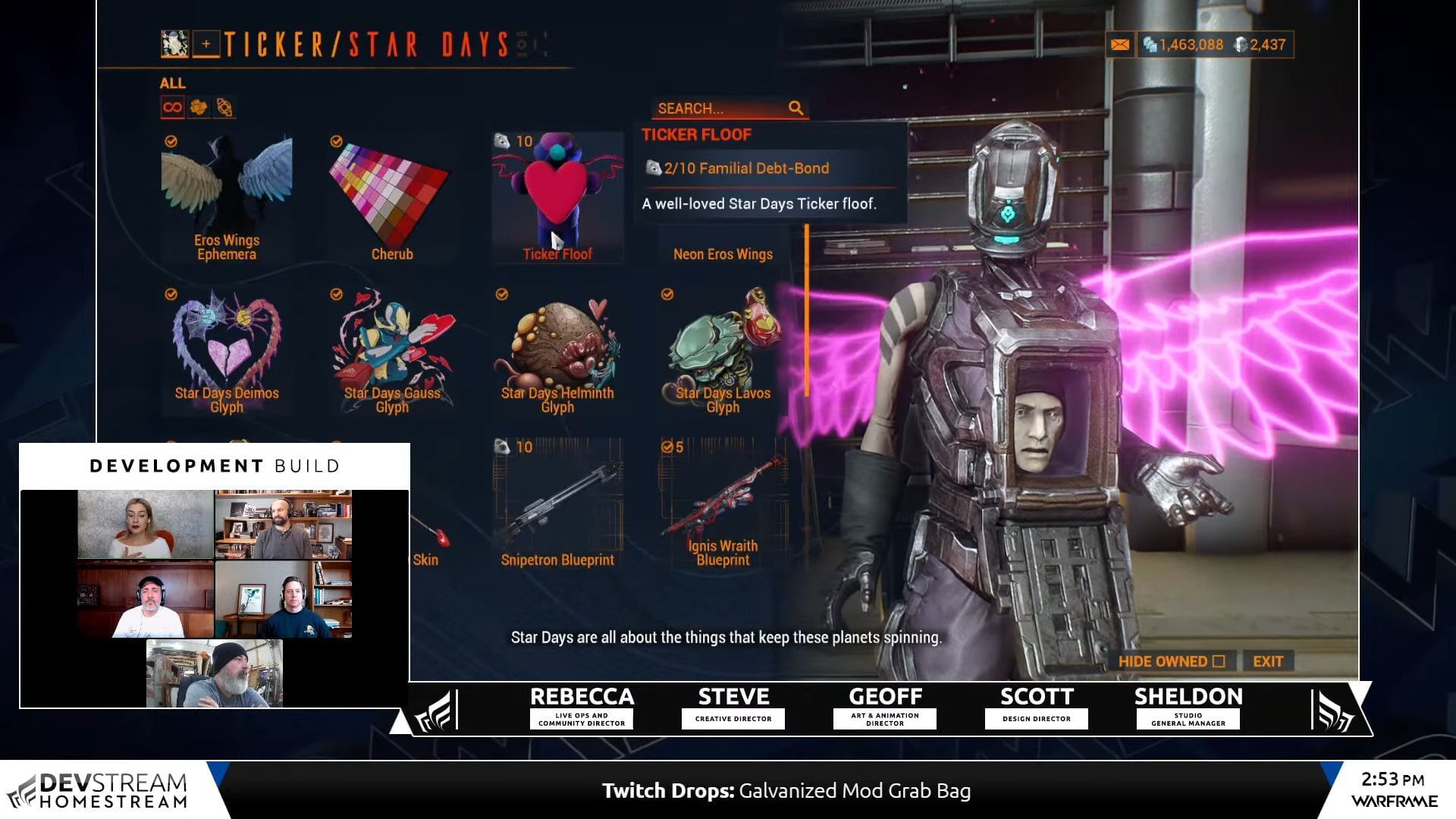1456x819 pixels.
Task: Open the Snipetron Blueprint offer
Action: [557, 504]
